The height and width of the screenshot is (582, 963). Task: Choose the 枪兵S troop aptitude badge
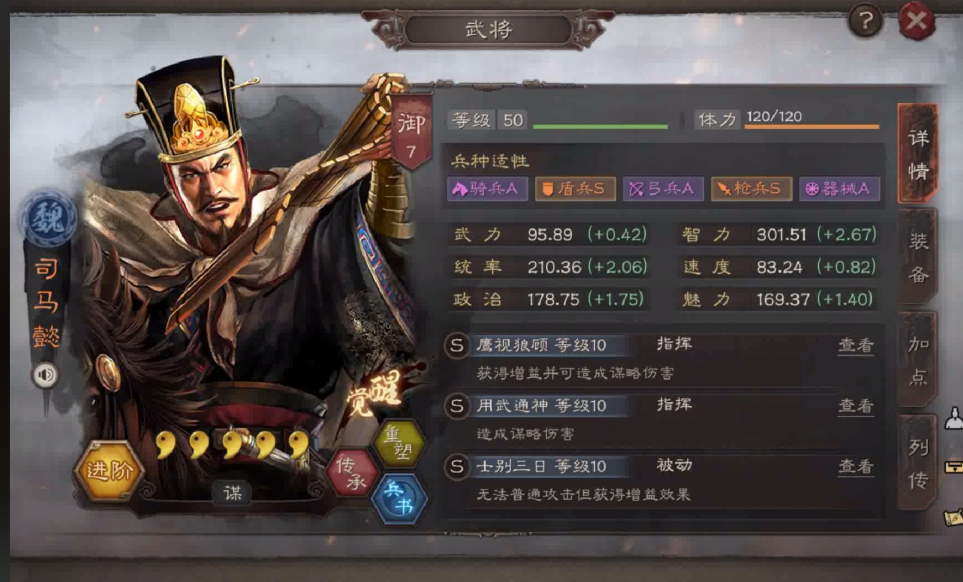[x=751, y=188]
